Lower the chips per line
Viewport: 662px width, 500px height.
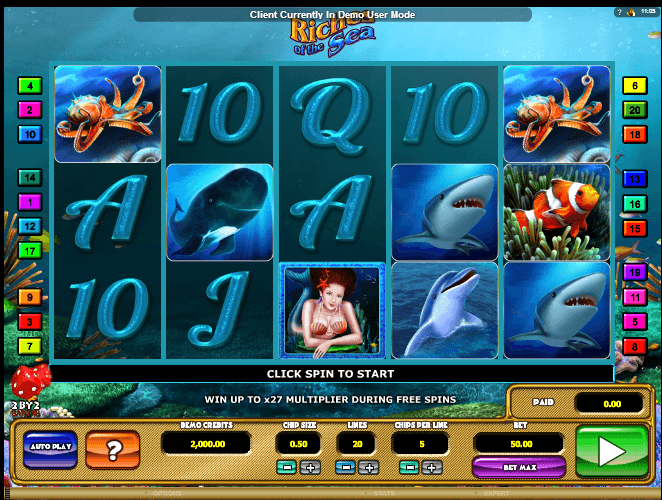[x=407, y=468]
